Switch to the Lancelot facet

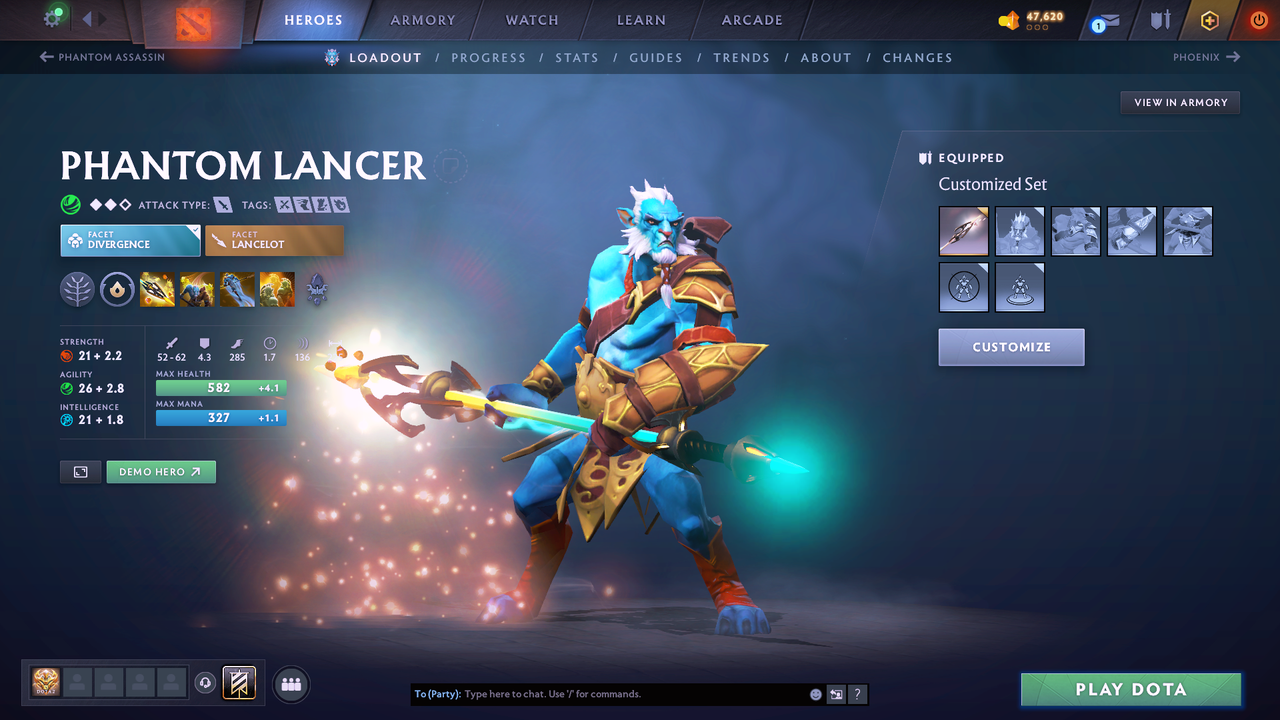[x=274, y=240]
